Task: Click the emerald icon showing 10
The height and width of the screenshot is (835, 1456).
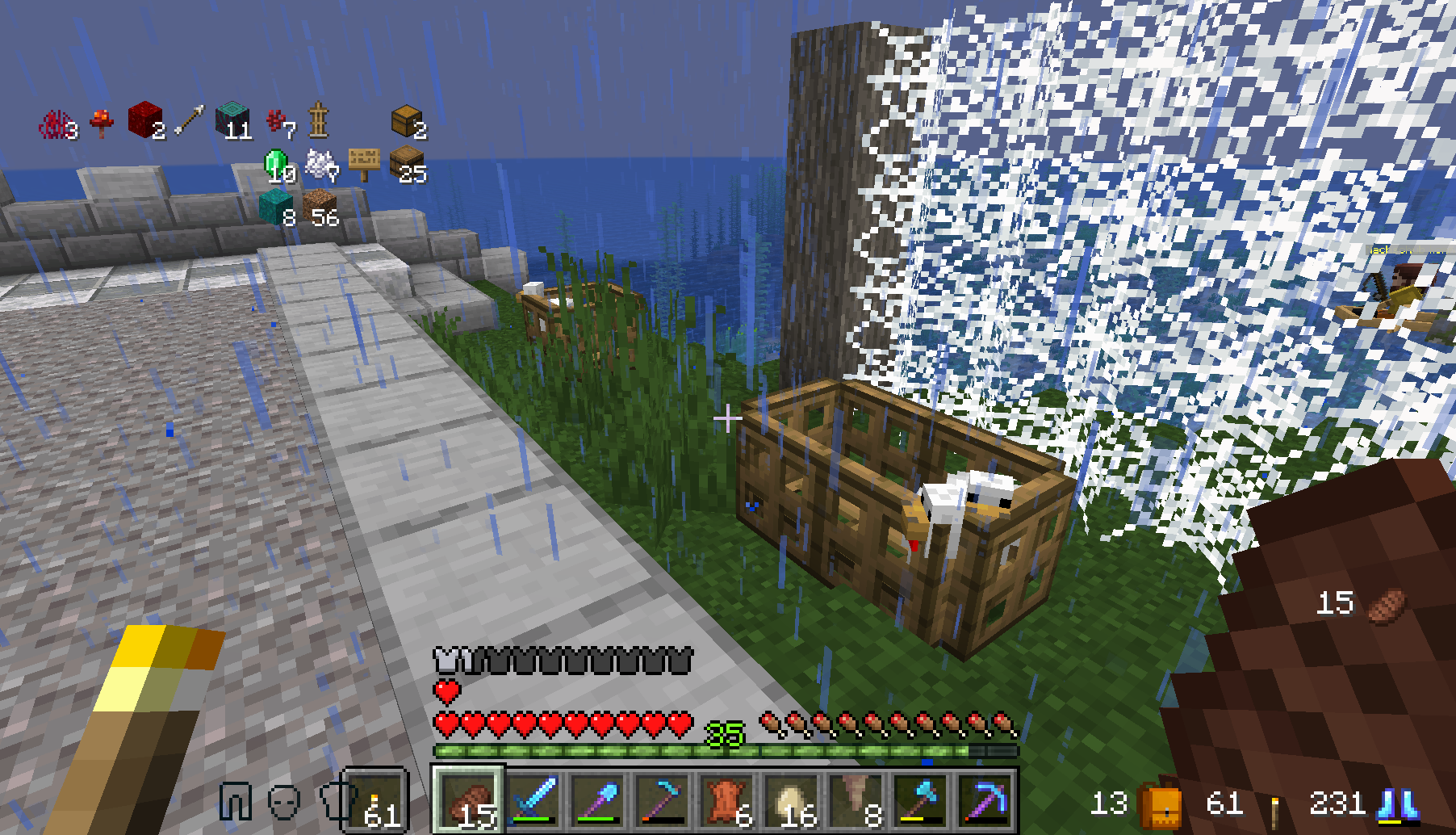Action: pyautogui.click(x=276, y=165)
